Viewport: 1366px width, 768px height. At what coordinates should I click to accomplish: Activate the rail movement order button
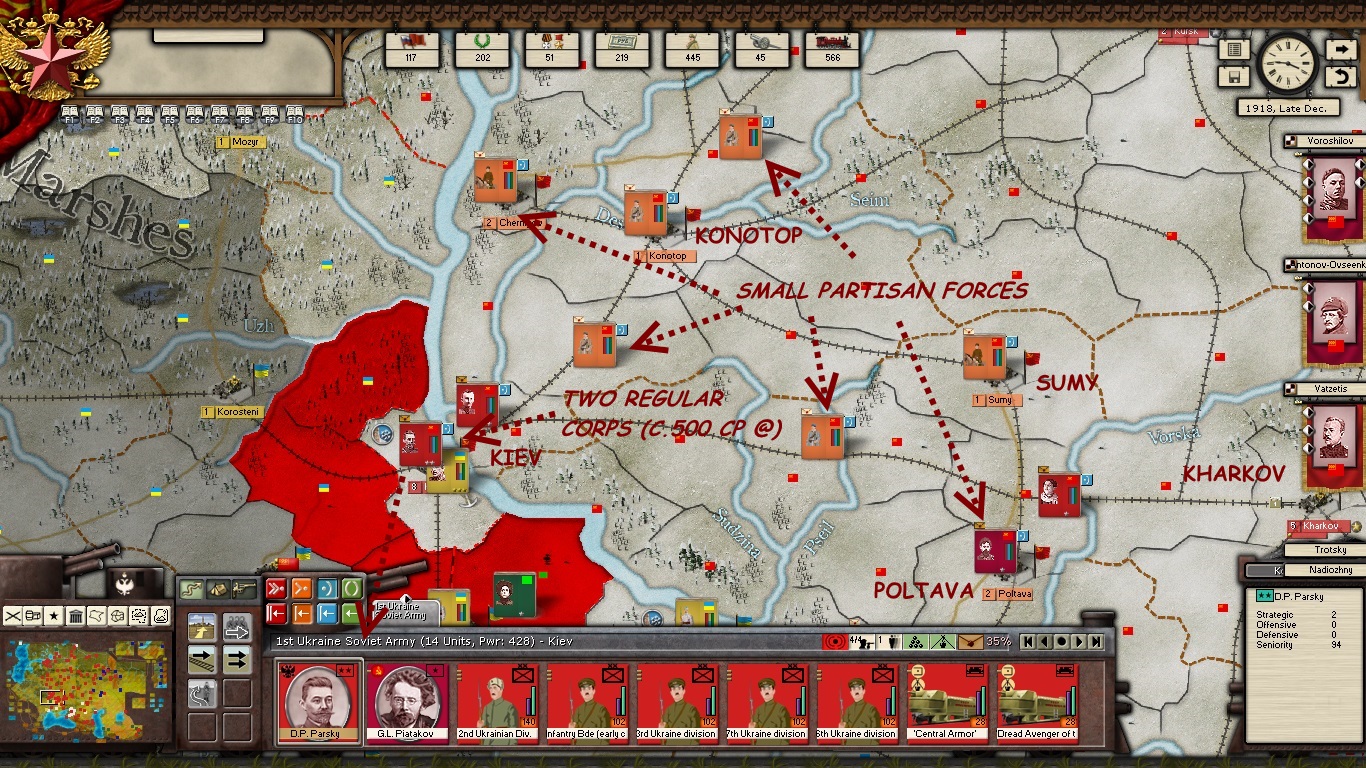202,659
